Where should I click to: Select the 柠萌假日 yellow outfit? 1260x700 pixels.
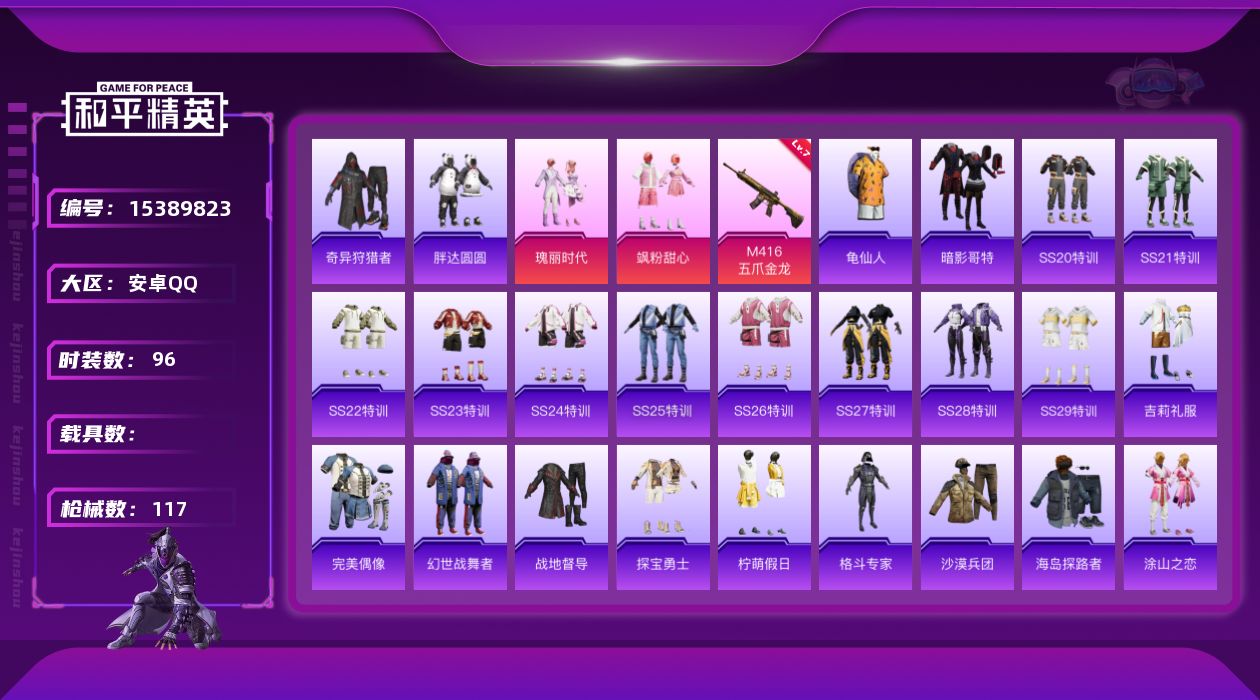[x=764, y=517]
